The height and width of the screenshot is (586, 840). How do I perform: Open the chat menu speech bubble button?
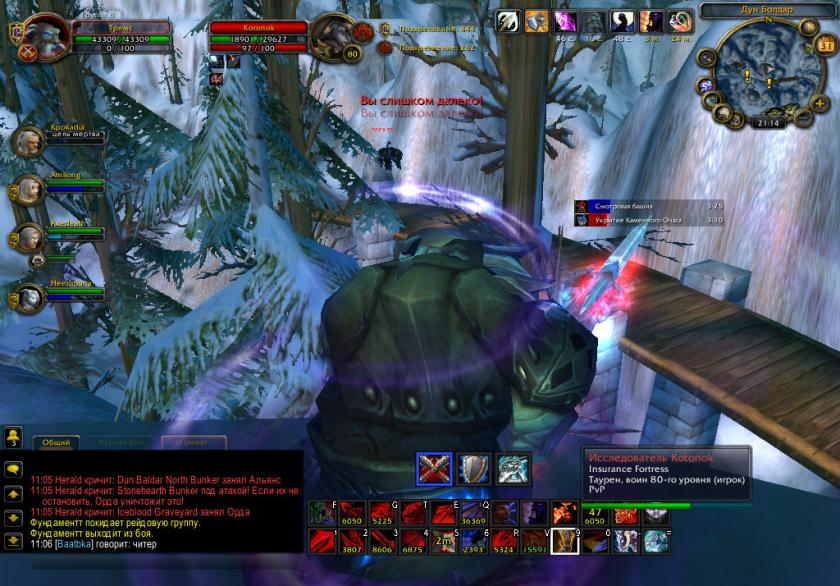[x=14, y=467]
